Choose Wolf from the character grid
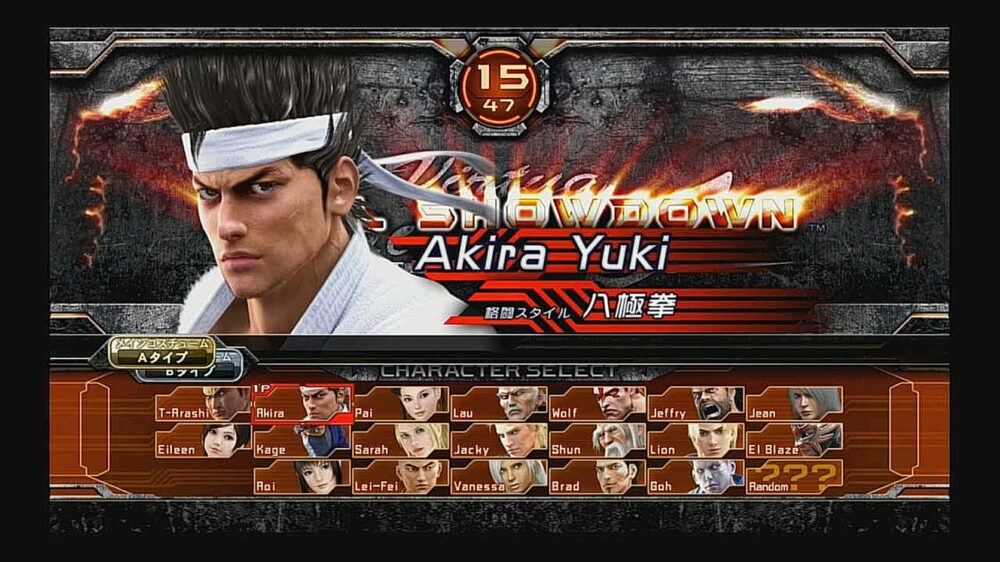This screenshot has width=1000, height=562. [x=597, y=404]
